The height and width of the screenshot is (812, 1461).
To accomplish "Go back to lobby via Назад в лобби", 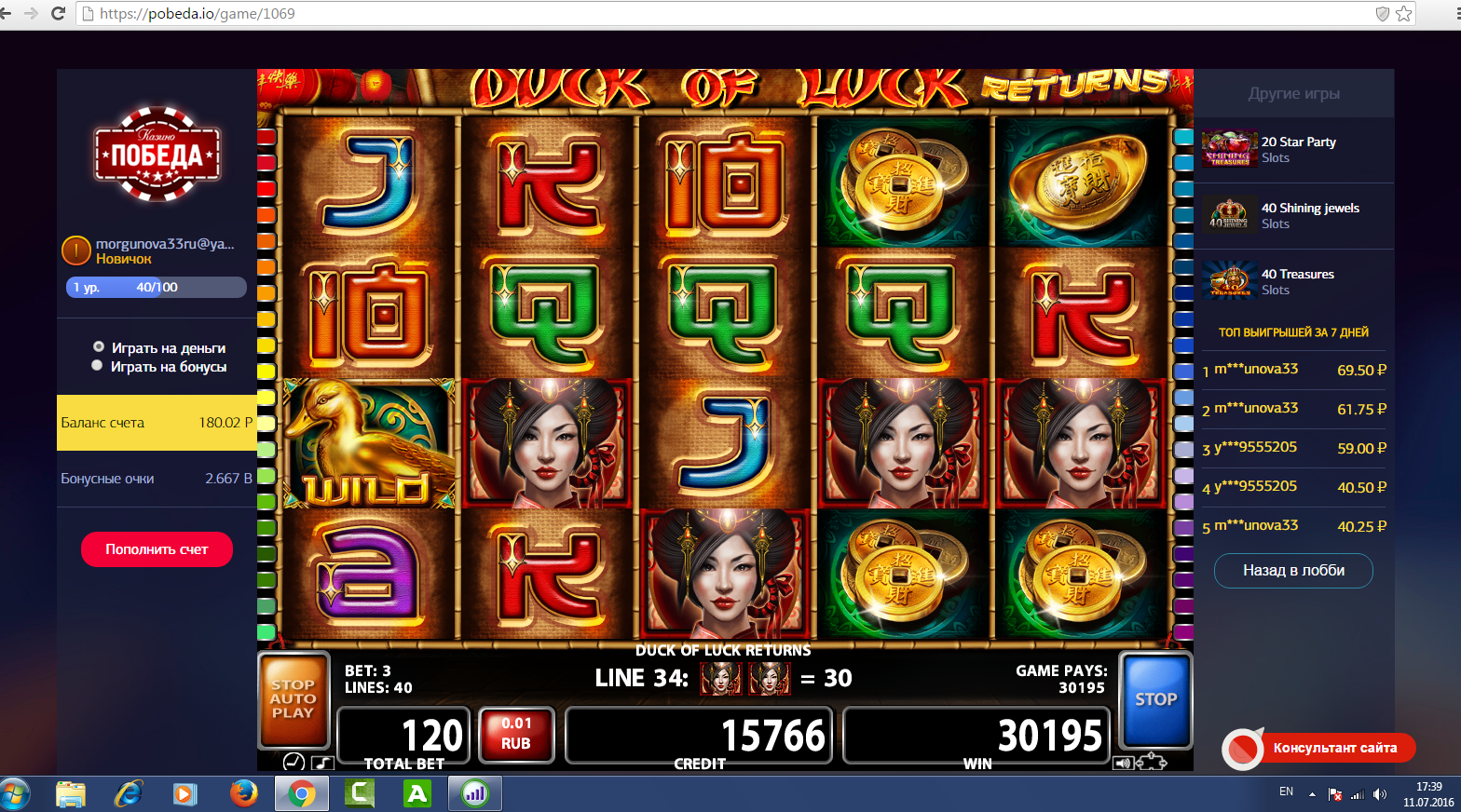I will click(1293, 571).
